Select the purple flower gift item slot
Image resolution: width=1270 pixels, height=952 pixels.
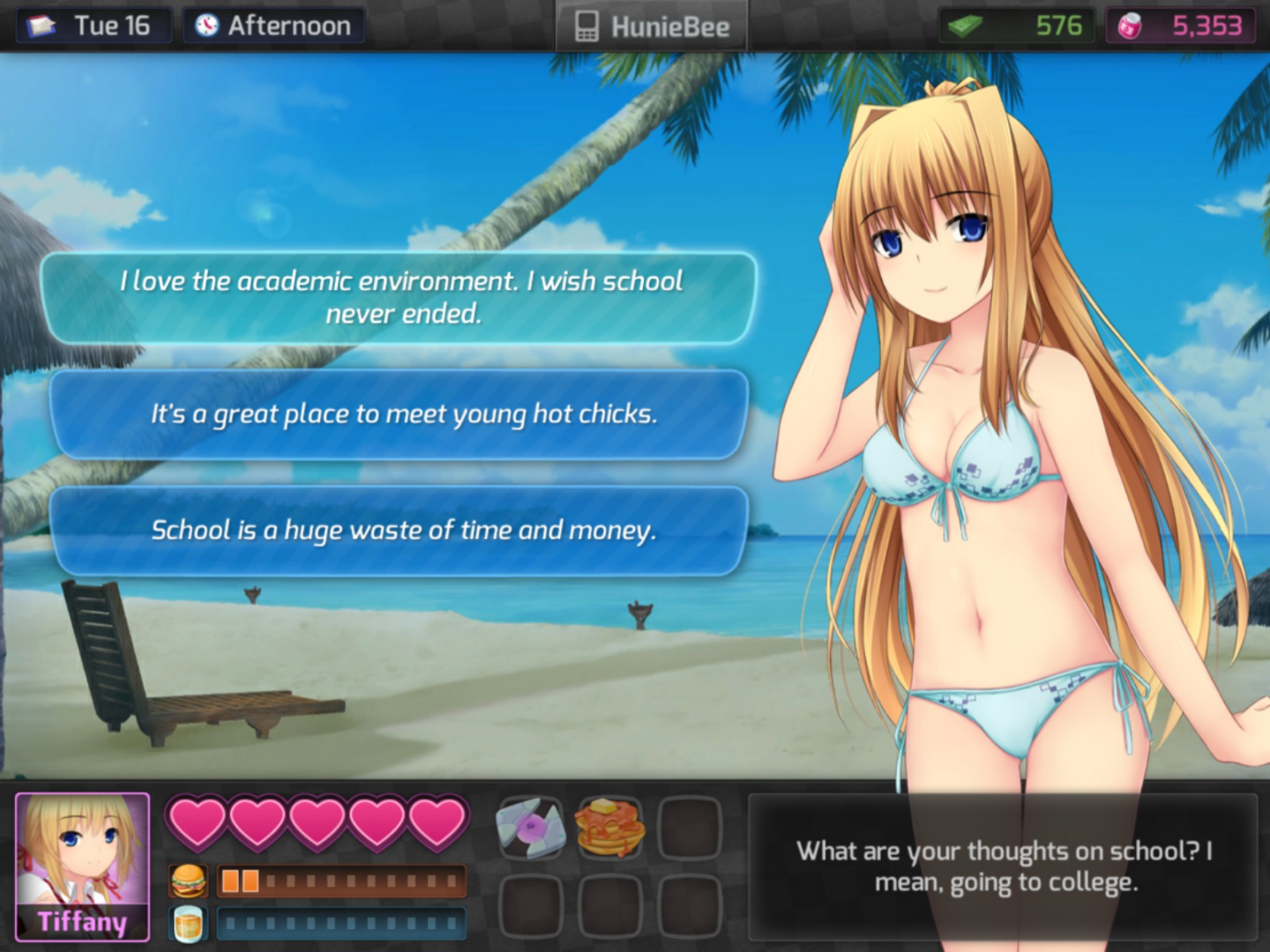point(530,828)
